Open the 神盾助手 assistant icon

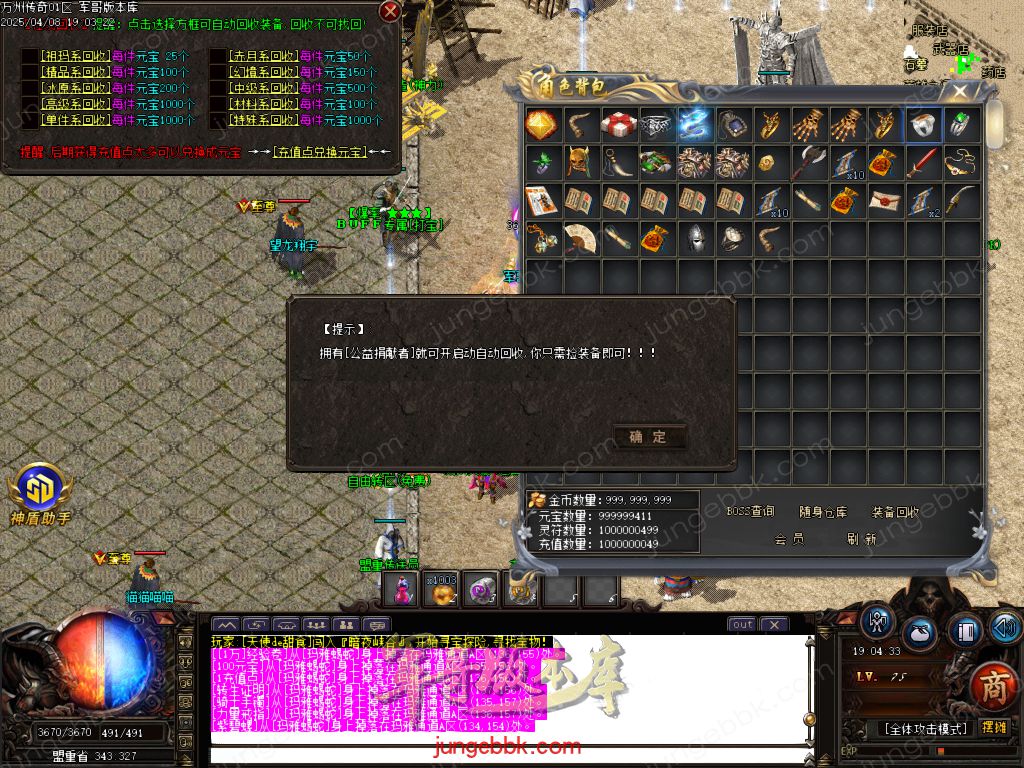pyautogui.click(x=40, y=490)
